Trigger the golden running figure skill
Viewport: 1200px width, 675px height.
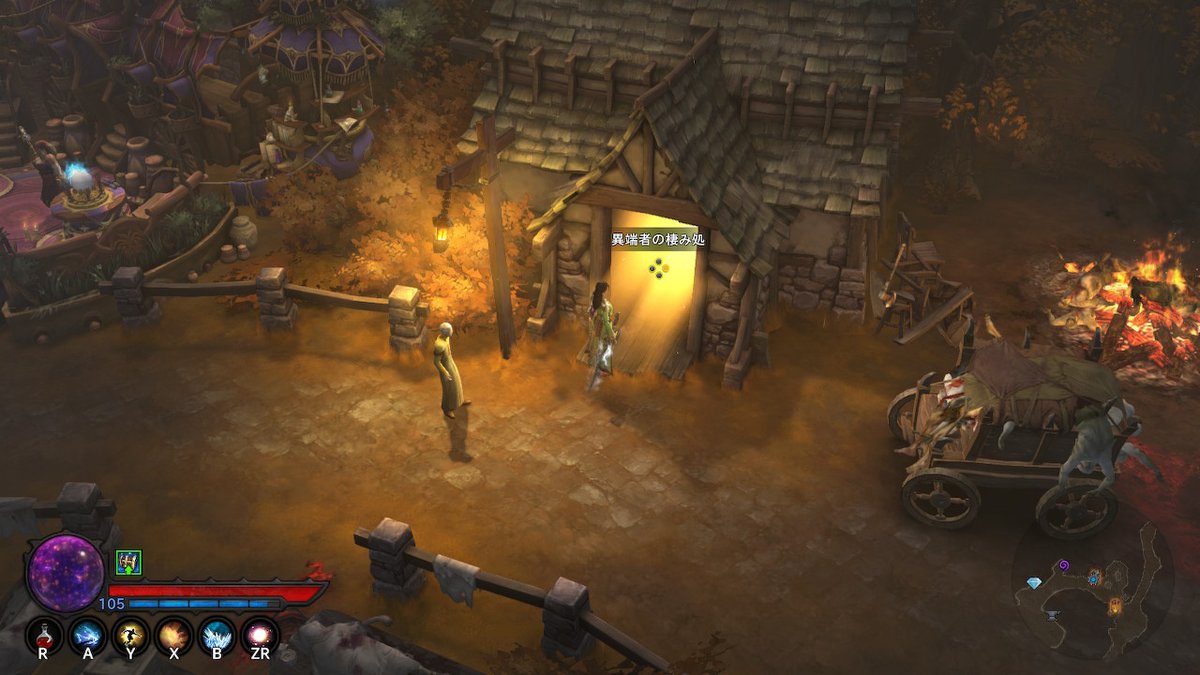tap(131, 634)
